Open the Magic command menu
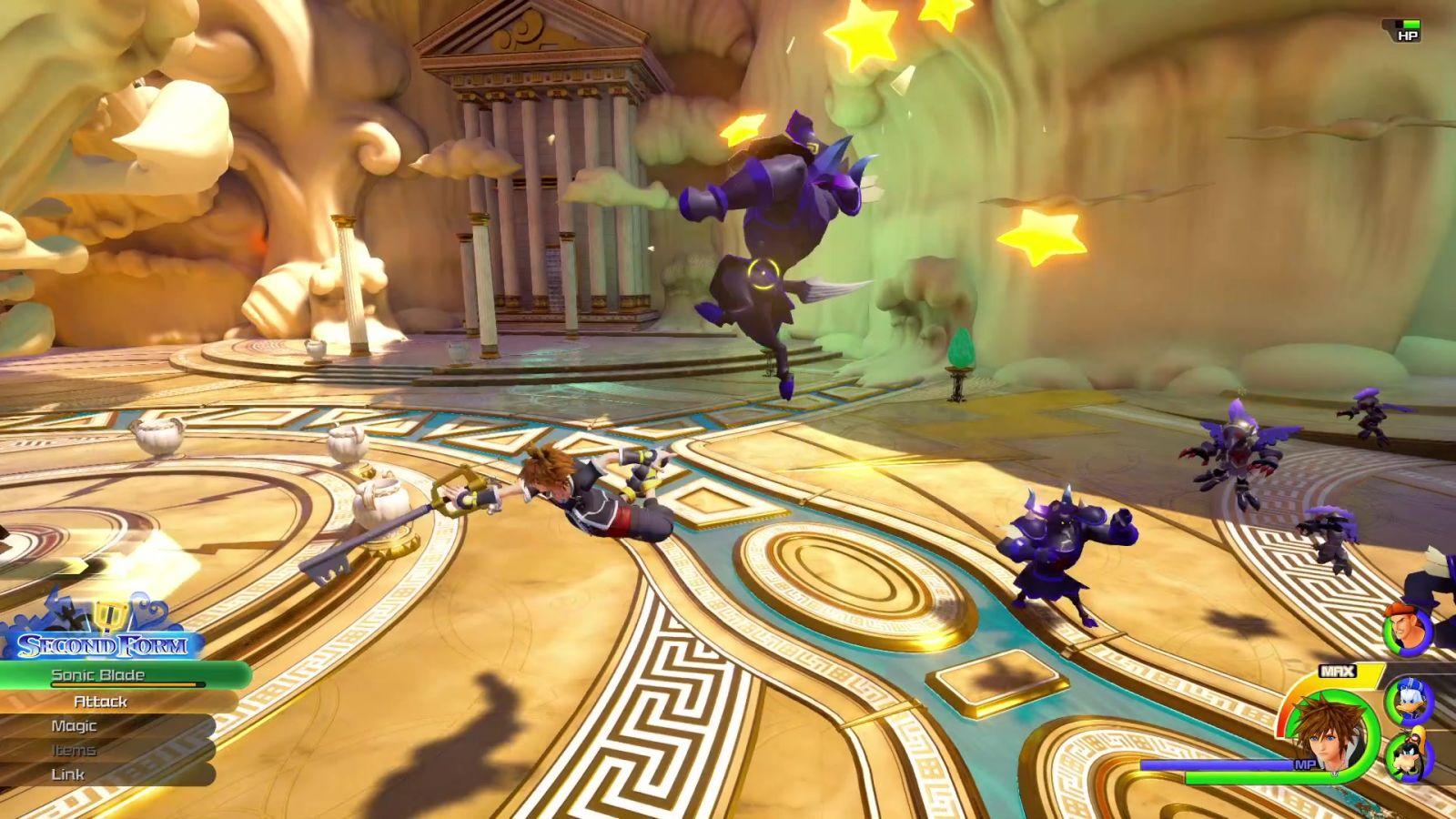This screenshot has height=819, width=1456. point(74,726)
